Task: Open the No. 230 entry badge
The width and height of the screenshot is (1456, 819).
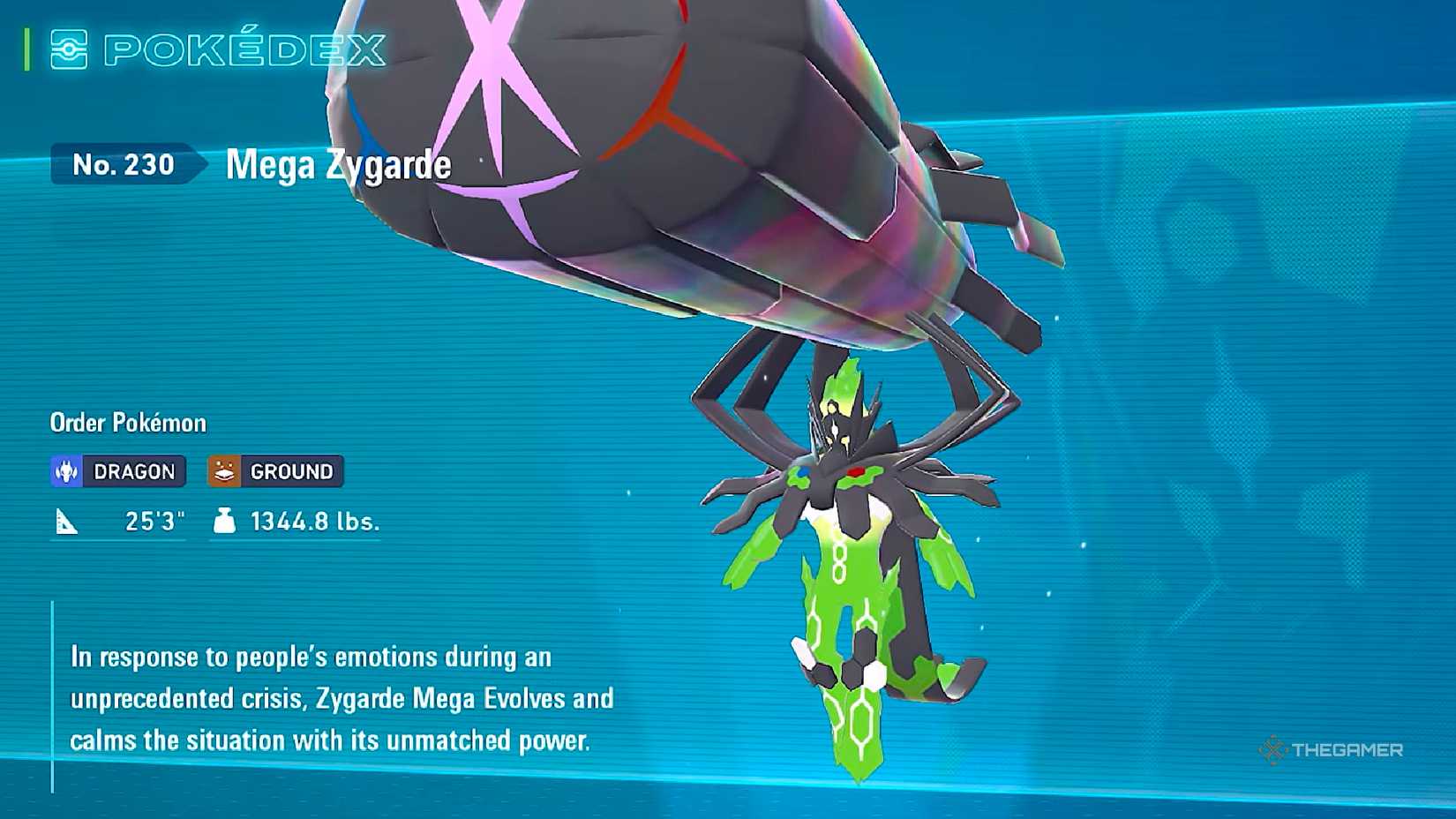Action: click(x=124, y=164)
